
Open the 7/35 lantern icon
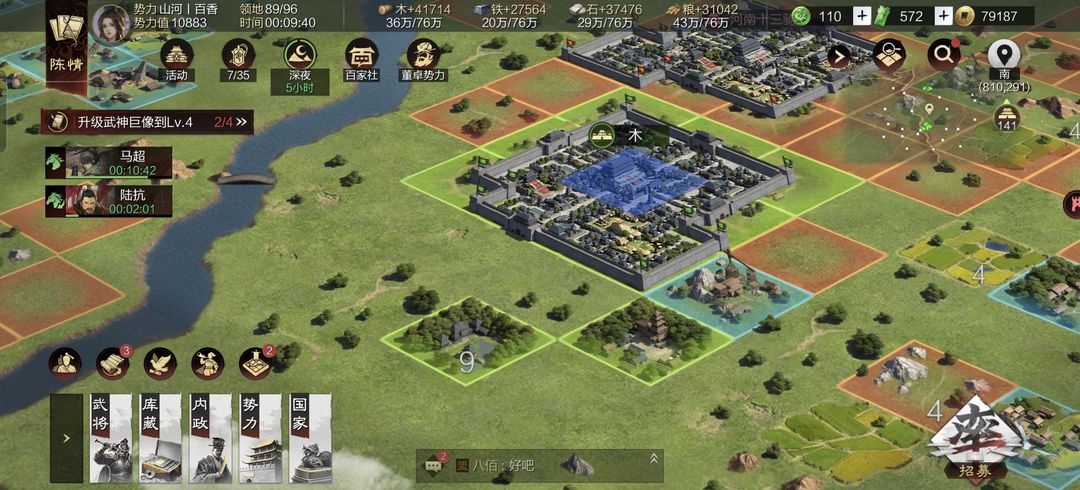(237, 58)
